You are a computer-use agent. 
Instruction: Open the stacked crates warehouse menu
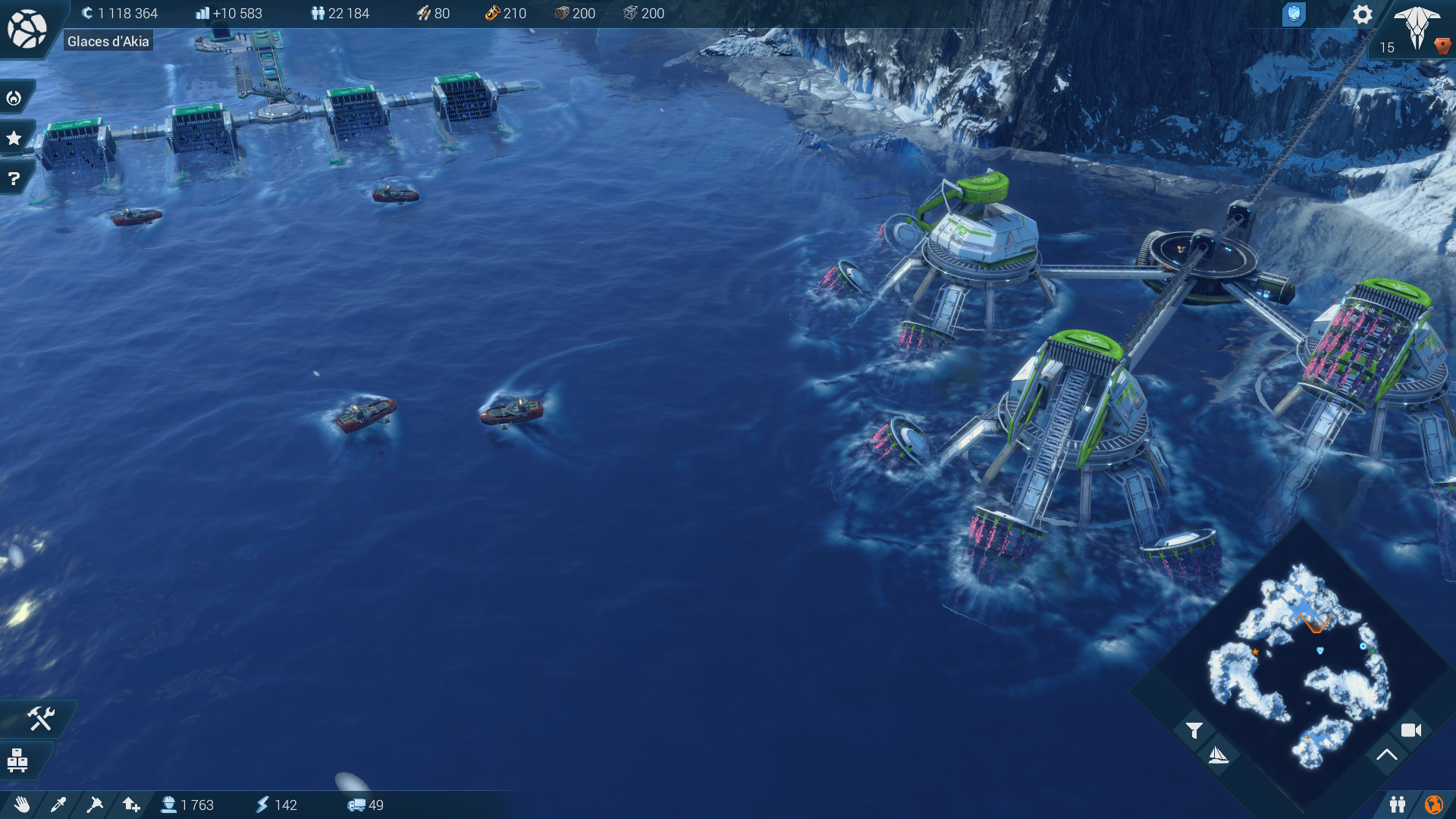(17, 760)
